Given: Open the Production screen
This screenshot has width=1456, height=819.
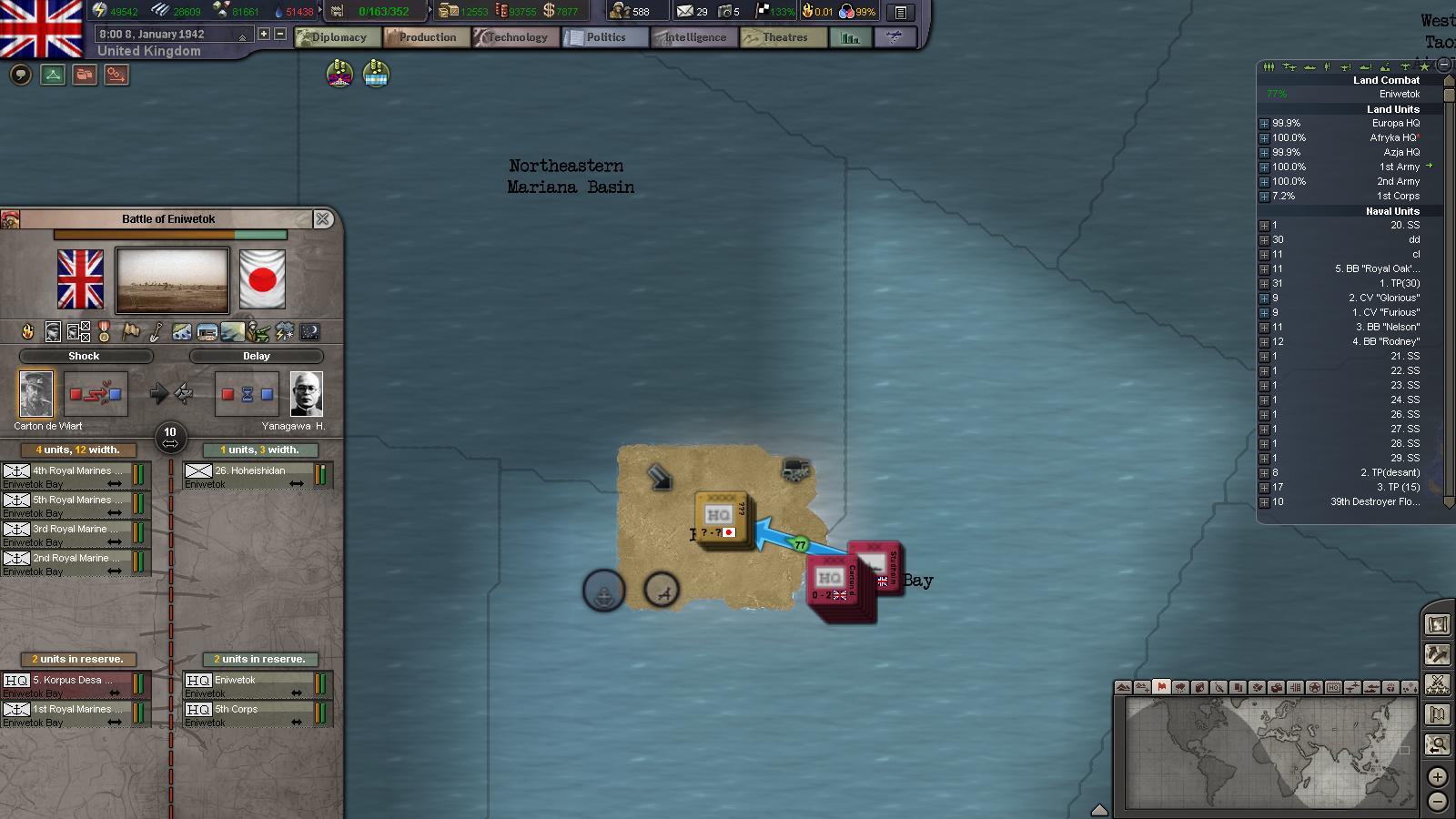Looking at the screenshot, I should 426,37.
